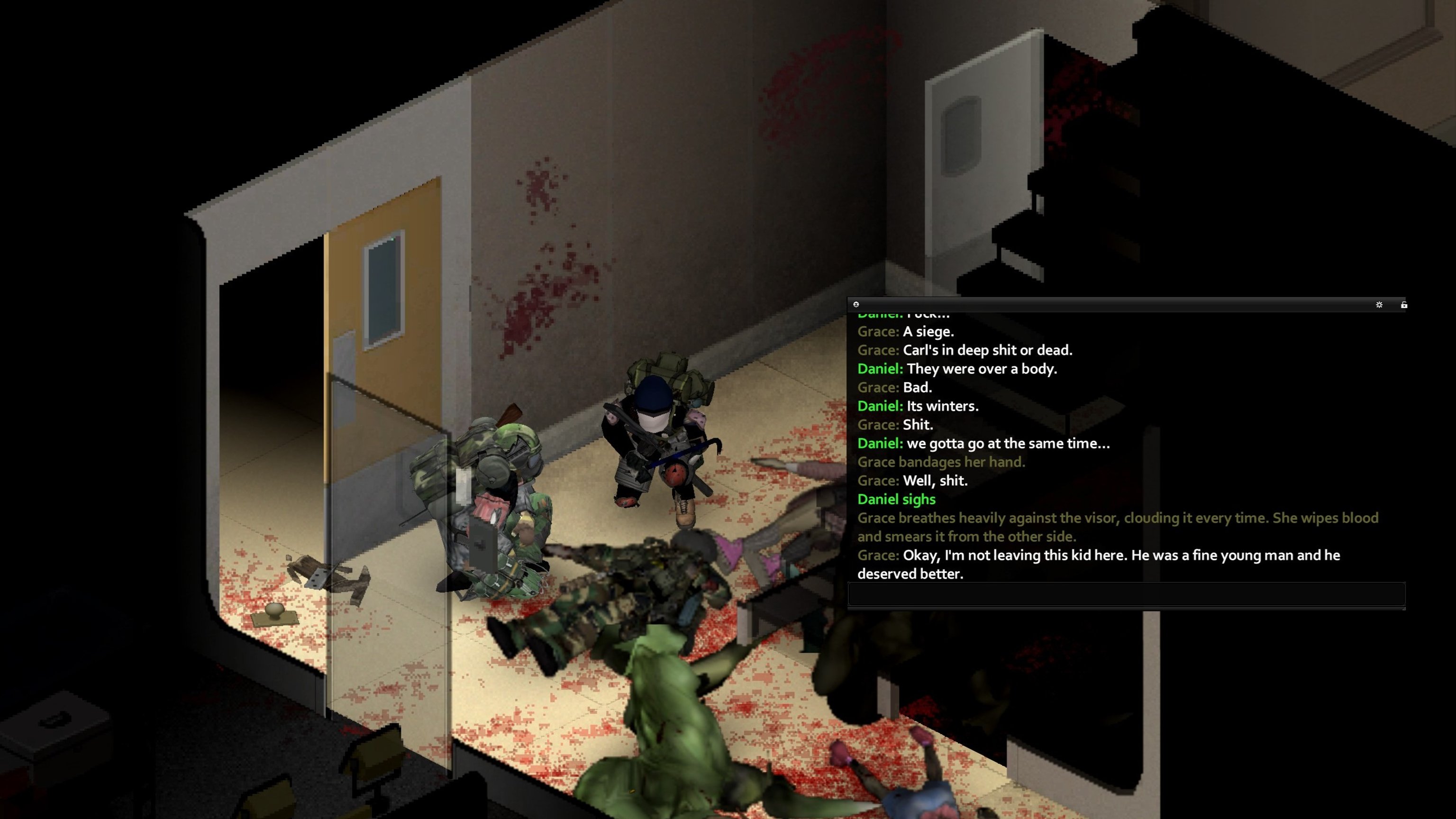The image size is (1456, 819).
Task: Close the chat window
Action: 856,304
